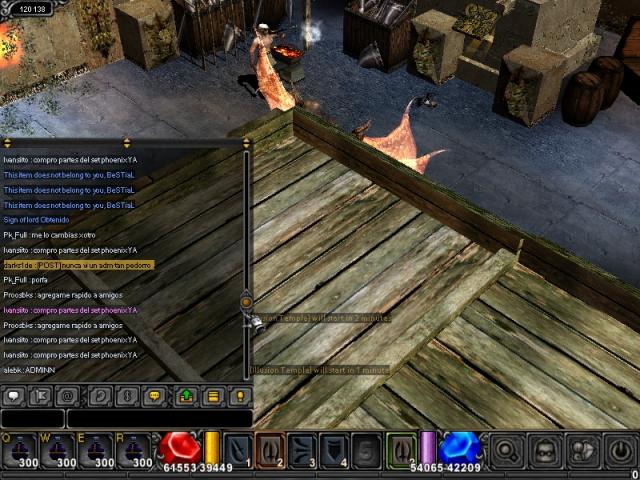Open the yellow chat frame list button
The height and width of the screenshot is (480, 640).
[212, 396]
